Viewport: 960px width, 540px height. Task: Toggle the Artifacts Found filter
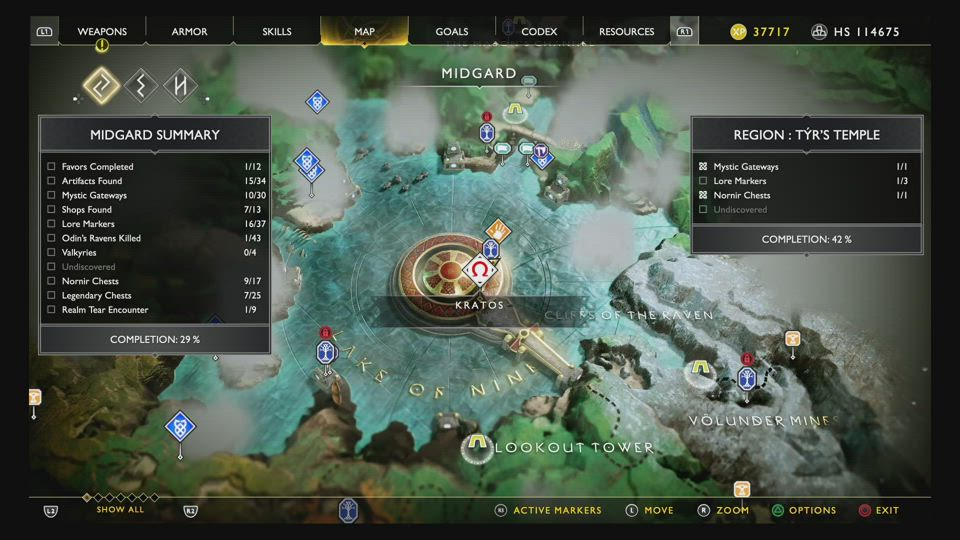[x=52, y=181]
